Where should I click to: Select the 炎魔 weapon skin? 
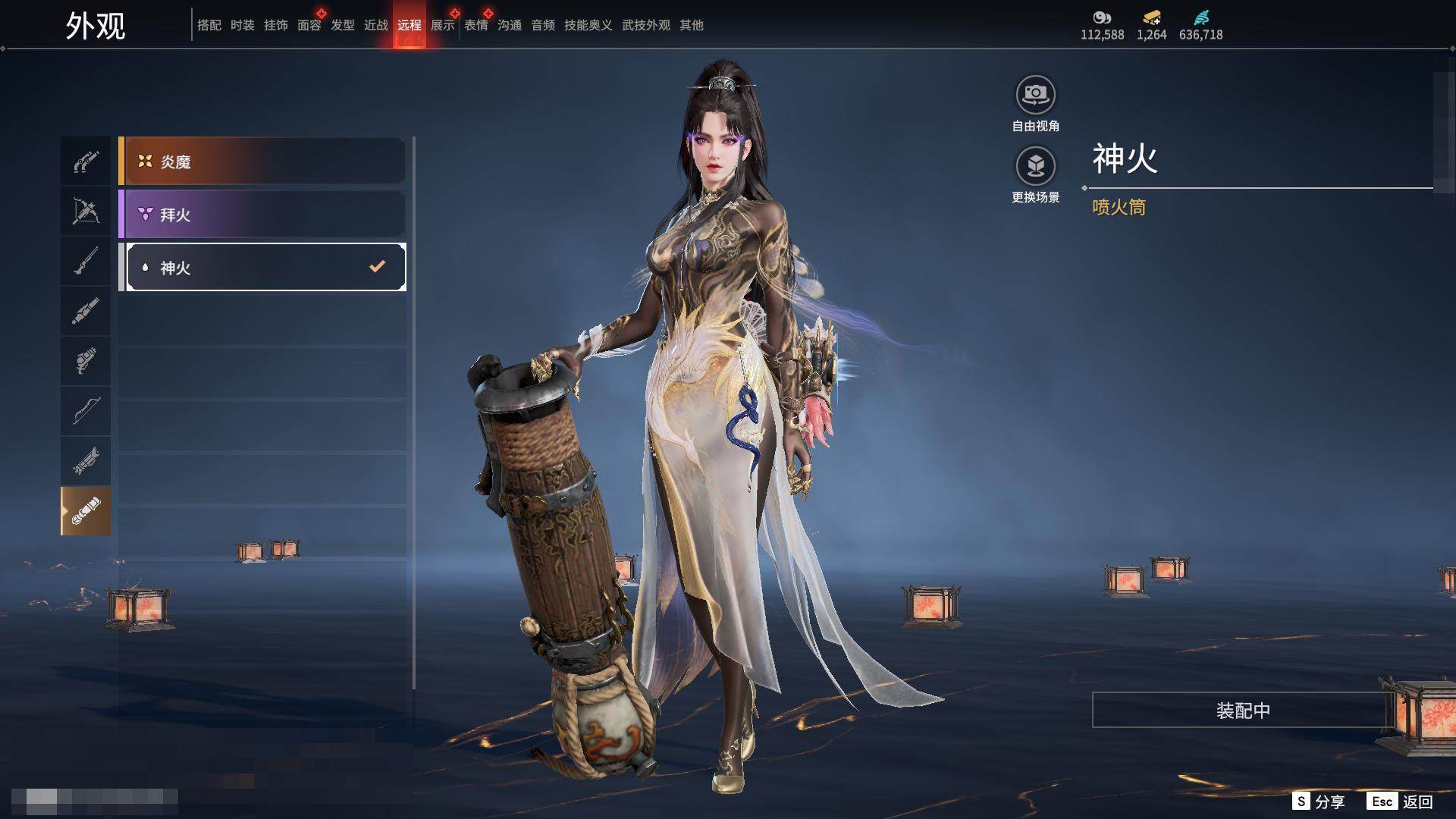click(262, 162)
